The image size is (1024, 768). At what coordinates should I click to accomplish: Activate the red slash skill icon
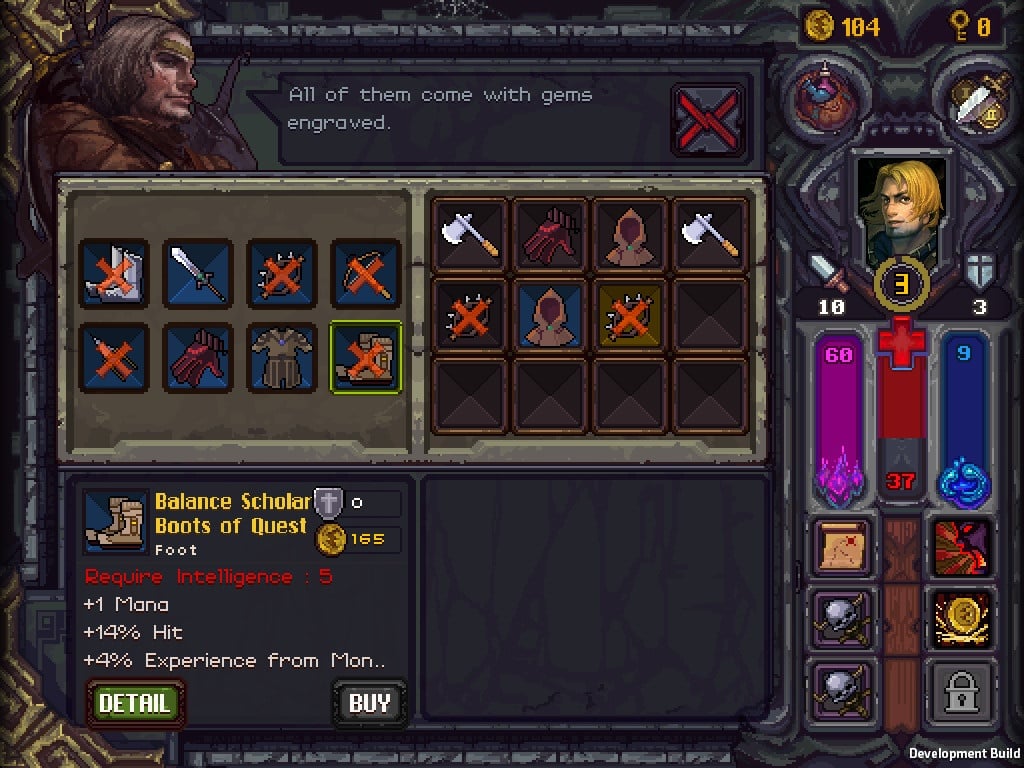pyautogui.click(x=962, y=547)
